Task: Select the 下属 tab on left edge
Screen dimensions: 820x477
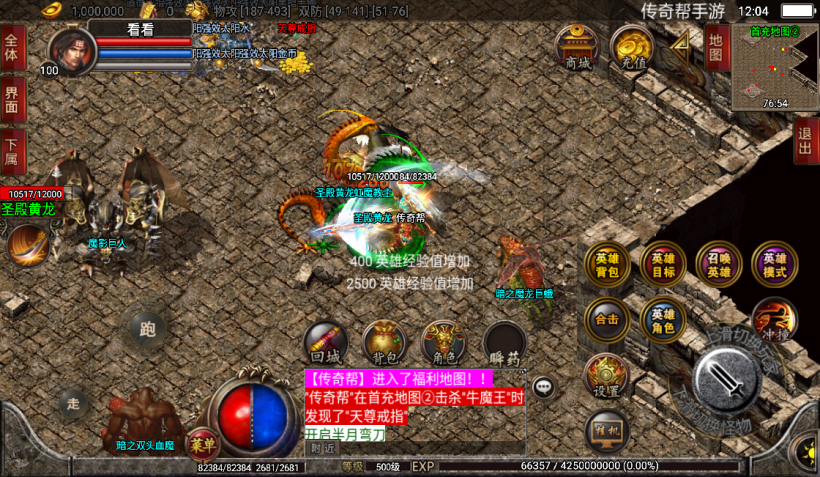Action: point(12,148)
